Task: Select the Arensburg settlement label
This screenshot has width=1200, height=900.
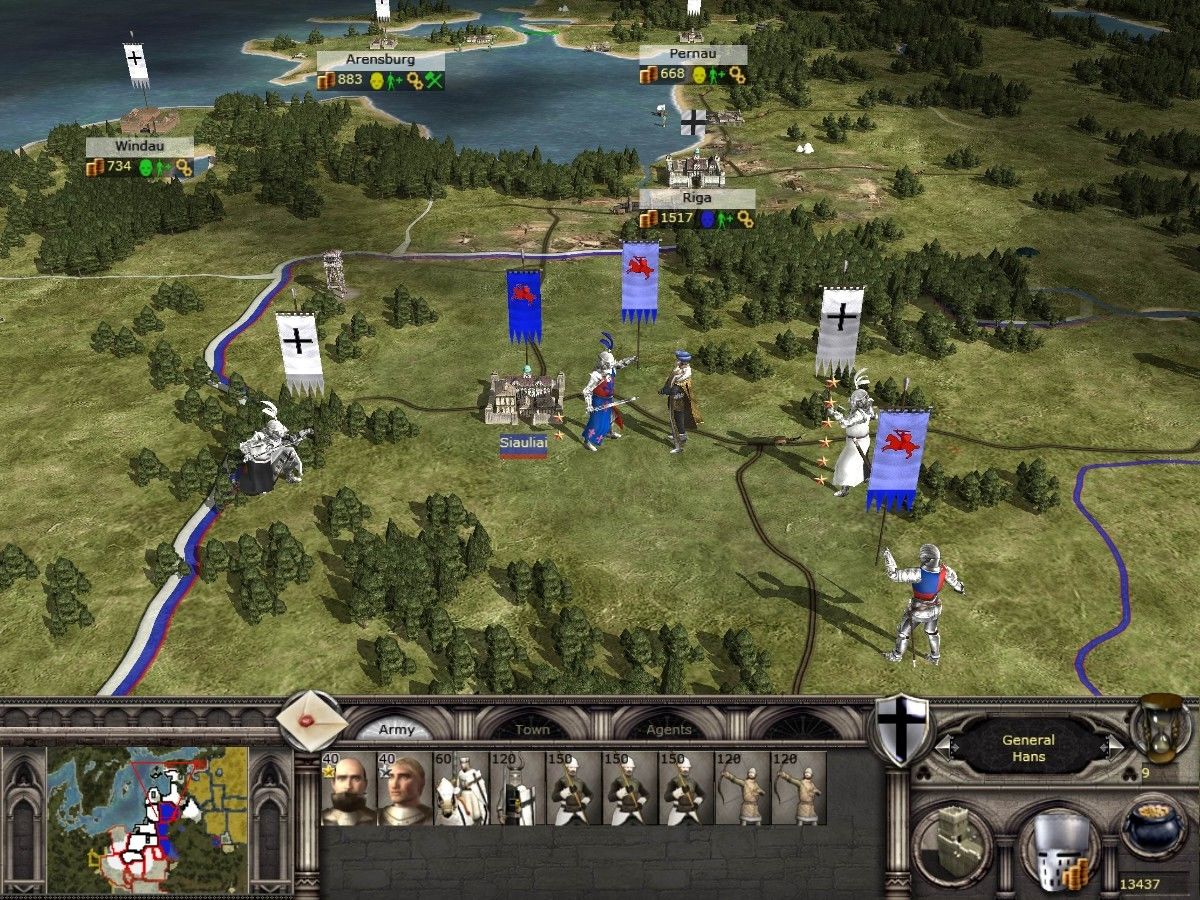Action: pos(380,60)
